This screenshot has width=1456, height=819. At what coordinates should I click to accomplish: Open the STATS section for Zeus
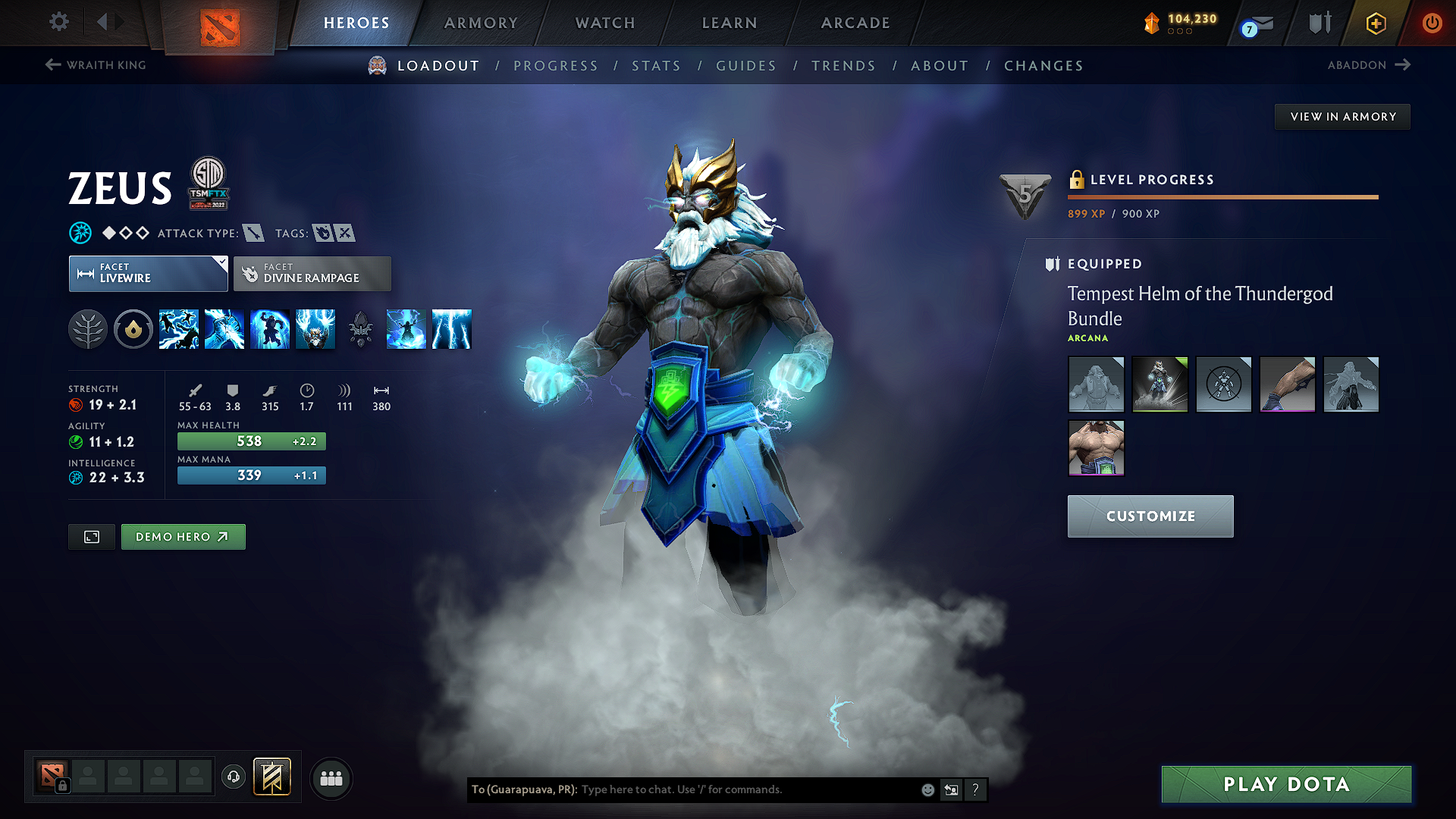click(x=656, y=66)
